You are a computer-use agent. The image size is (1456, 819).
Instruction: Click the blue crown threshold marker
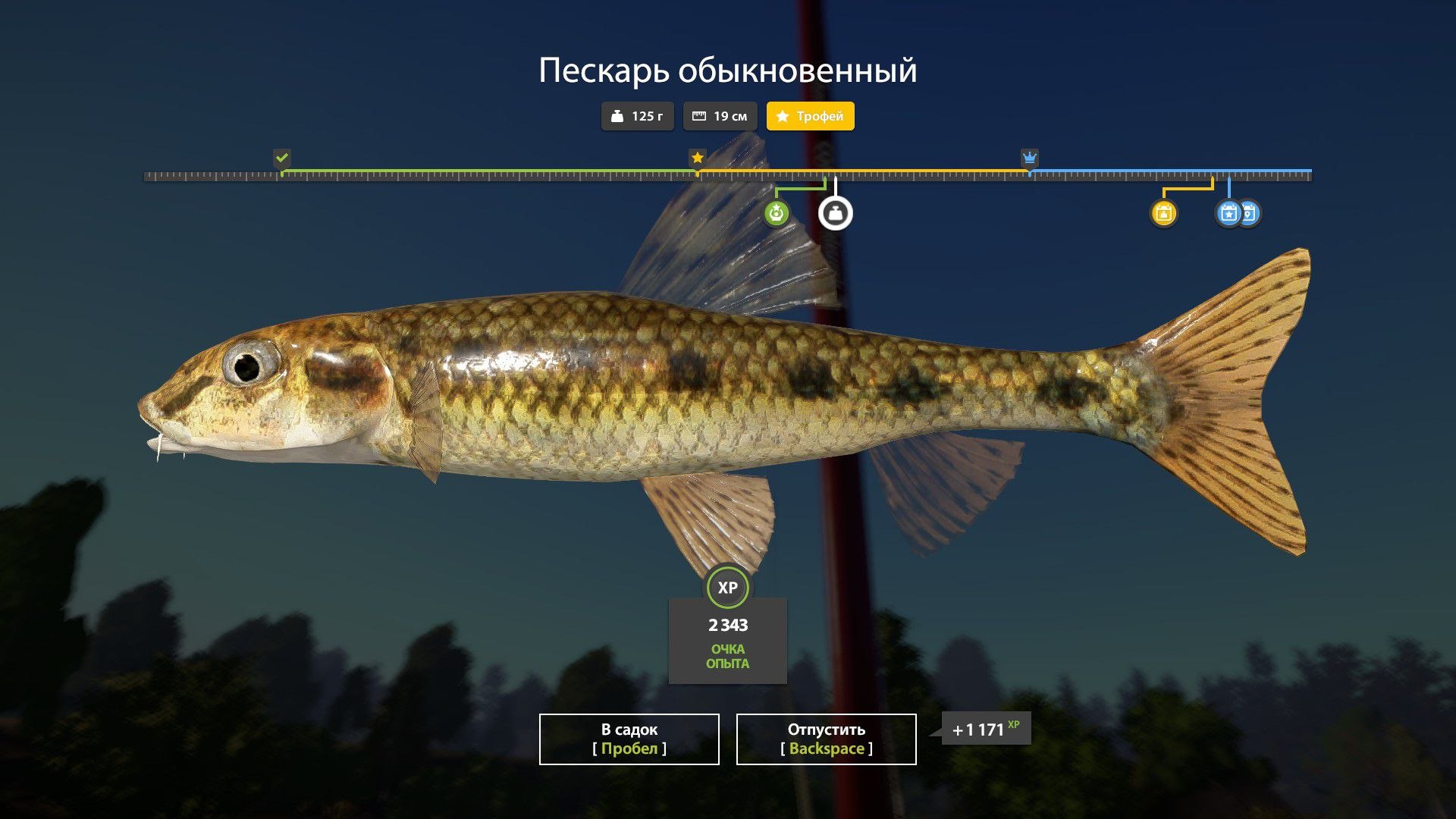pyautogui.click(x=1029, y=158)
